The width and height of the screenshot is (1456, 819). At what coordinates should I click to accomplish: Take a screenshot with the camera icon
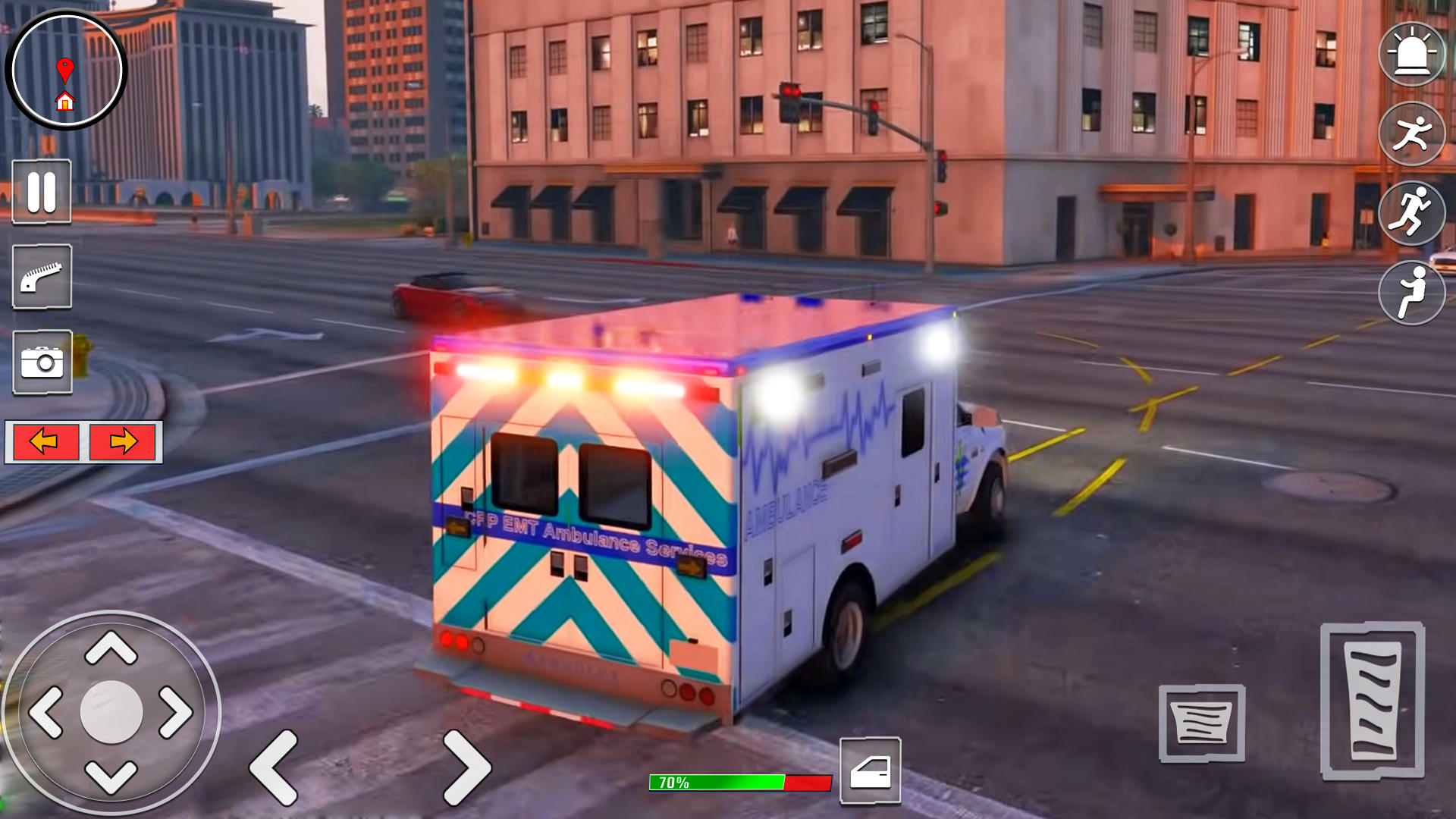pos(42,362)
